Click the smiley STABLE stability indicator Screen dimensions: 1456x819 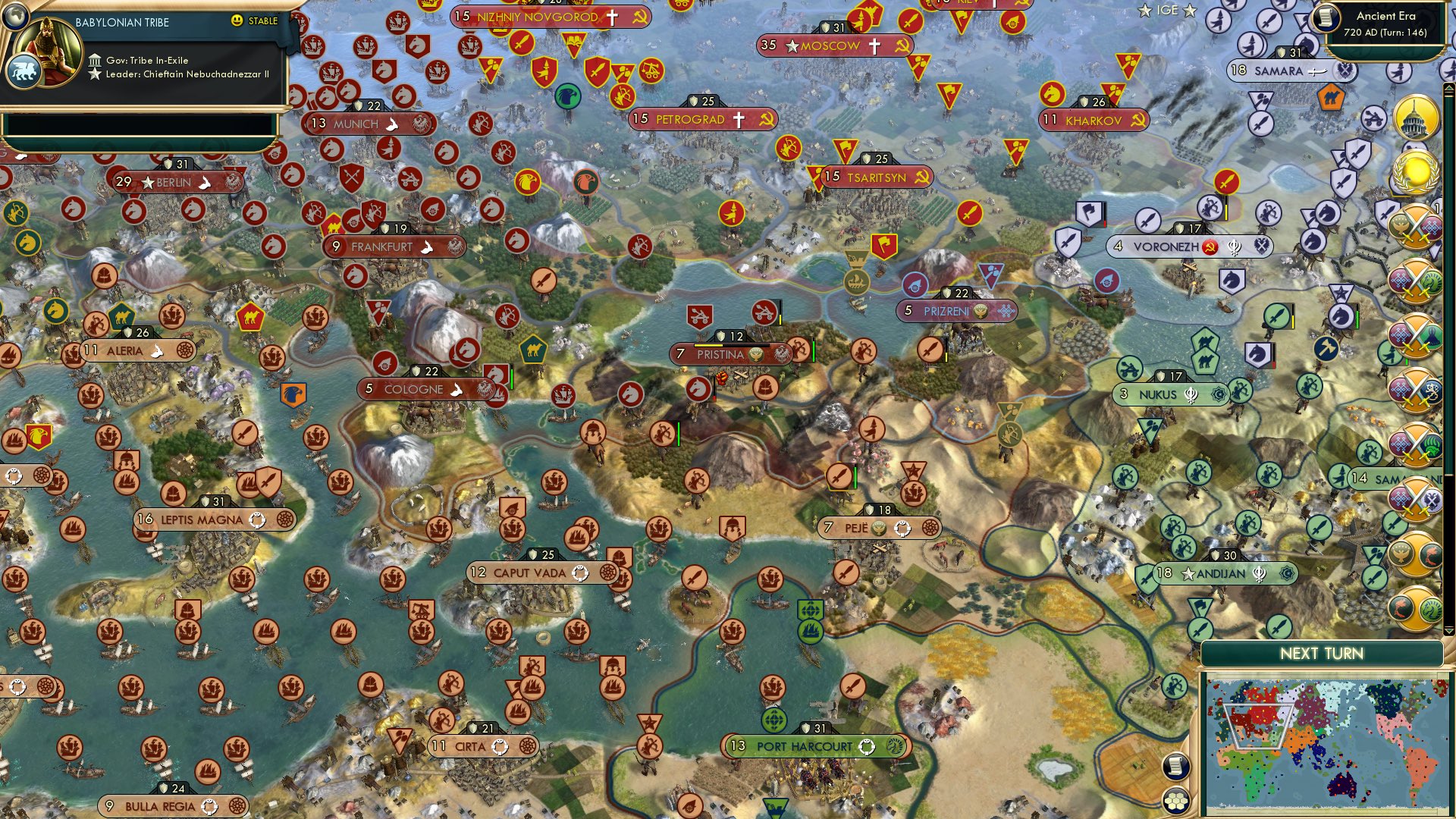click(237, 22)
